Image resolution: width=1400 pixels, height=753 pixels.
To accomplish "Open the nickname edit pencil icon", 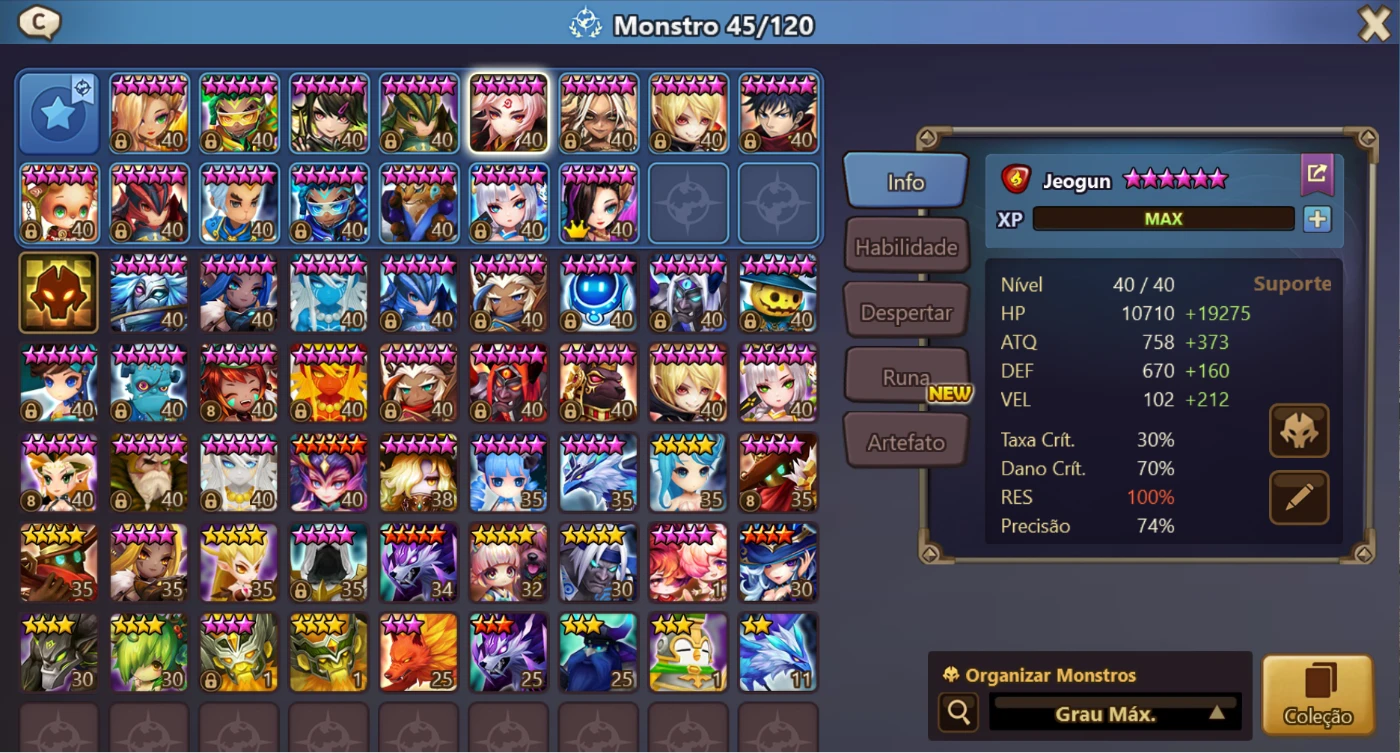I will tap(1298, 496).
